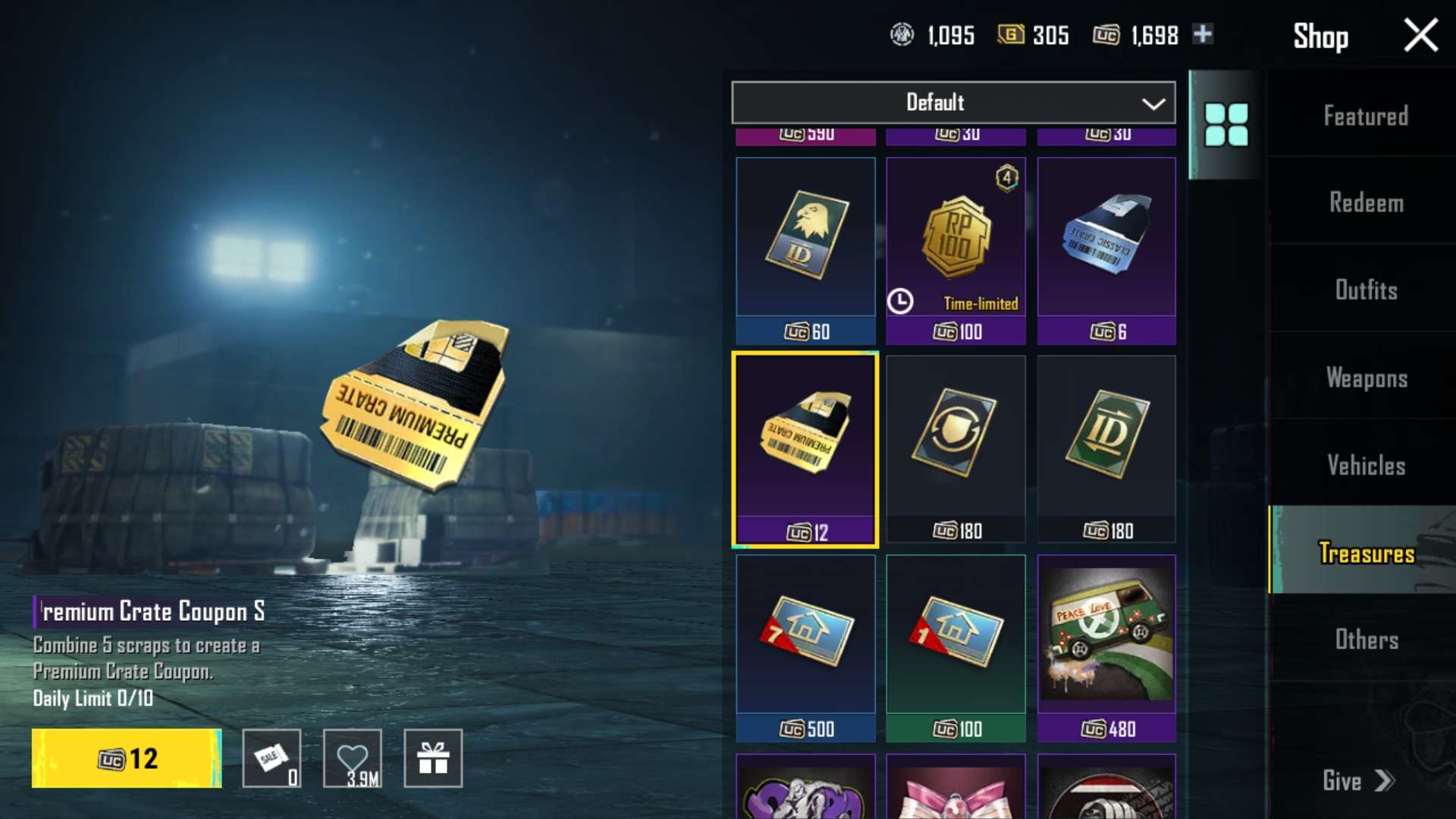Collapse the Default filter menu arrow

click(1153, 103)
